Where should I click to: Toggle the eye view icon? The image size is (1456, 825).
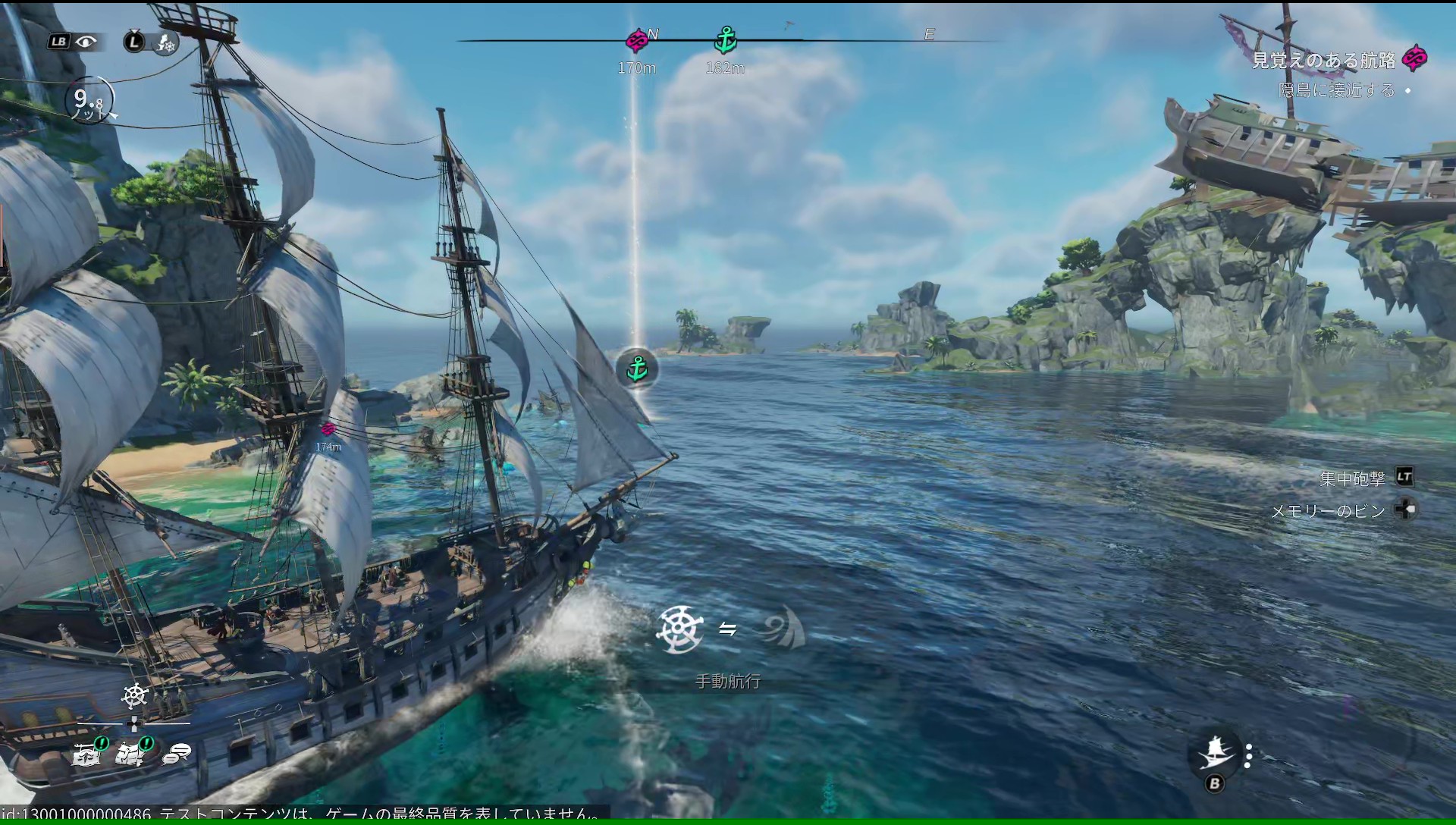click(86, 42)
